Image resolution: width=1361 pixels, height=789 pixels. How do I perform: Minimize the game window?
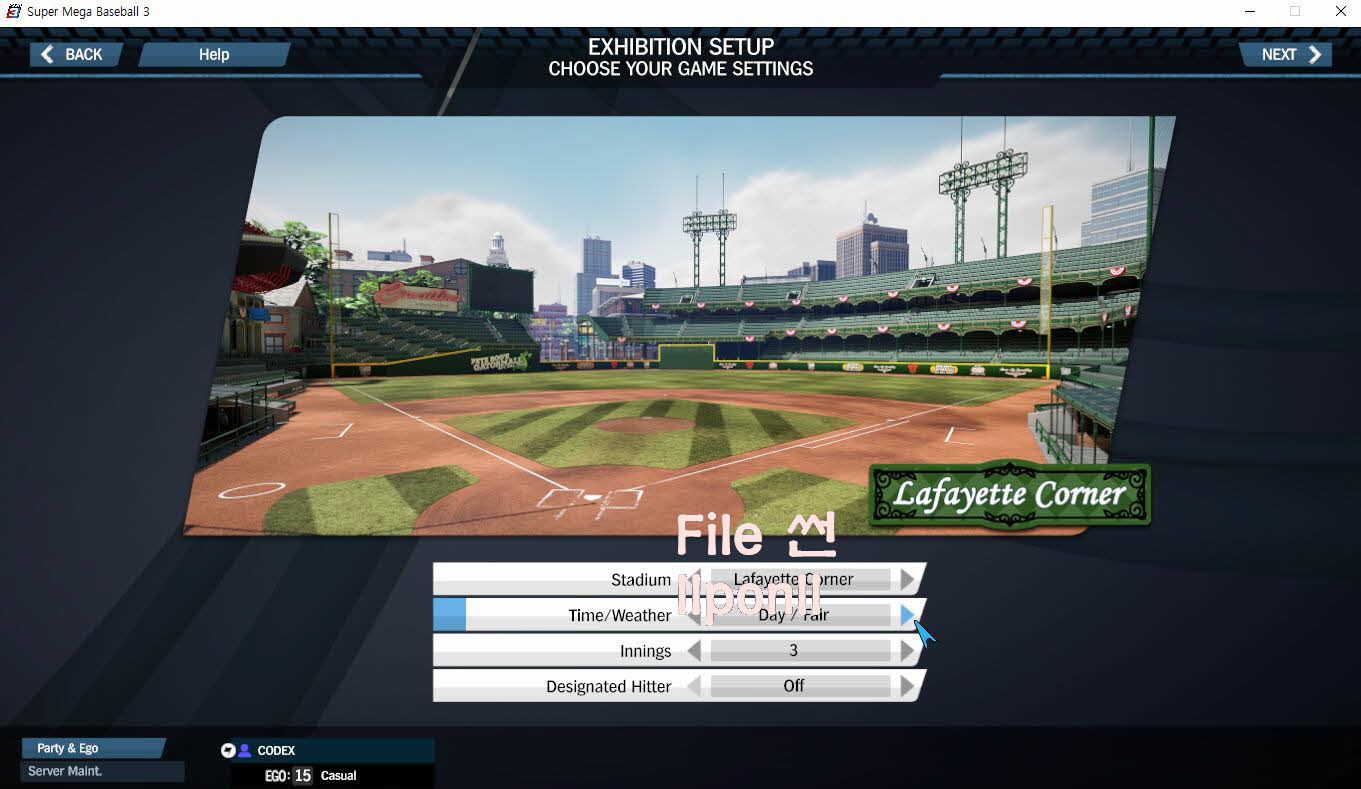click(1250, 12)
